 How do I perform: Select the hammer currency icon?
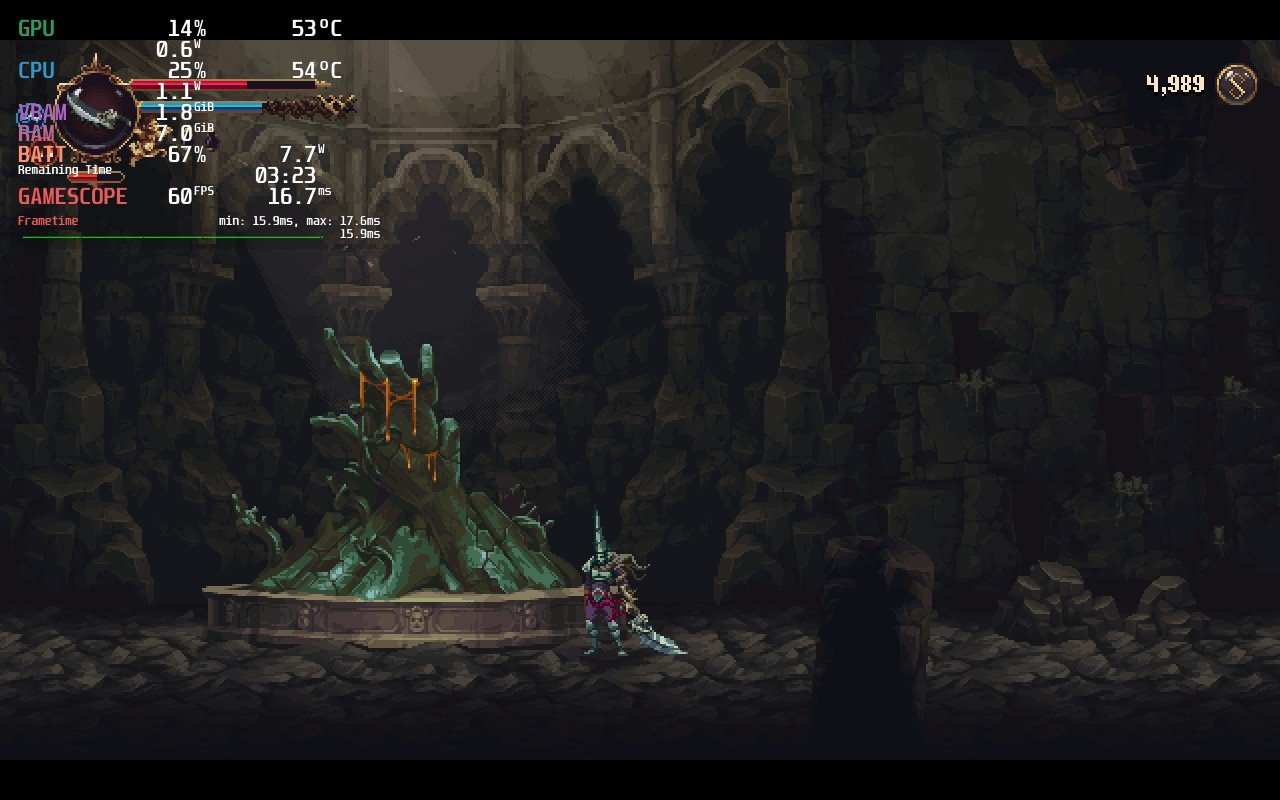pos(1237,85)
